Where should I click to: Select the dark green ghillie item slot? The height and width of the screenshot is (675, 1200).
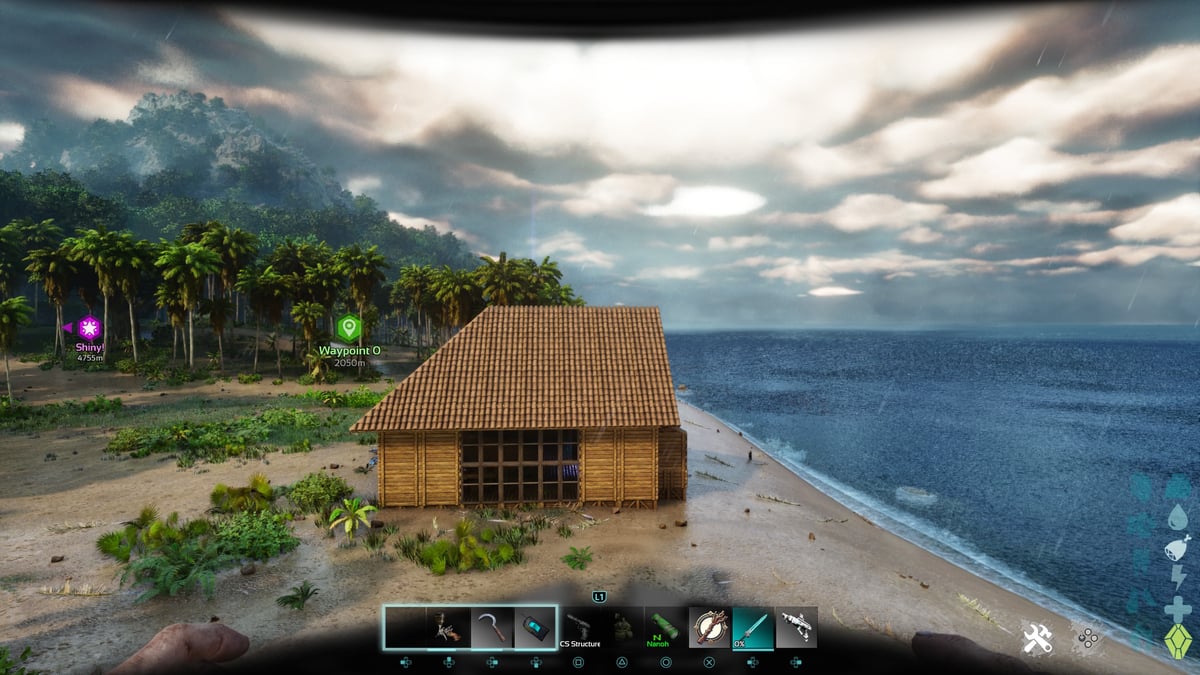point(623,628)
